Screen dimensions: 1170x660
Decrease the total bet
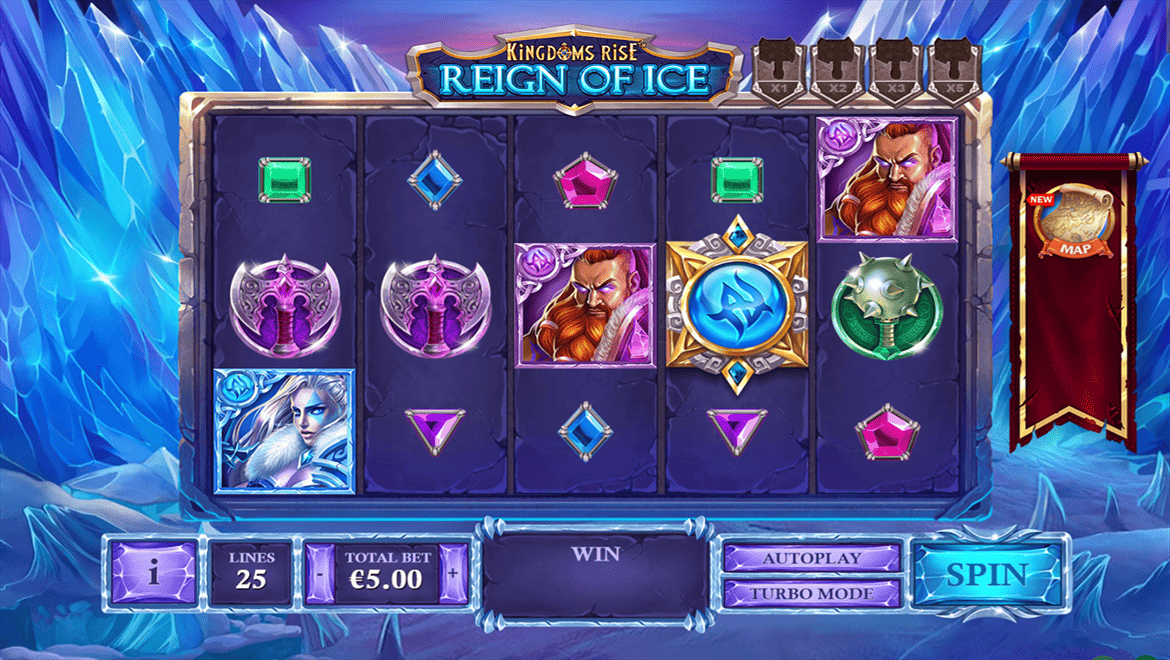pos(319,574)
